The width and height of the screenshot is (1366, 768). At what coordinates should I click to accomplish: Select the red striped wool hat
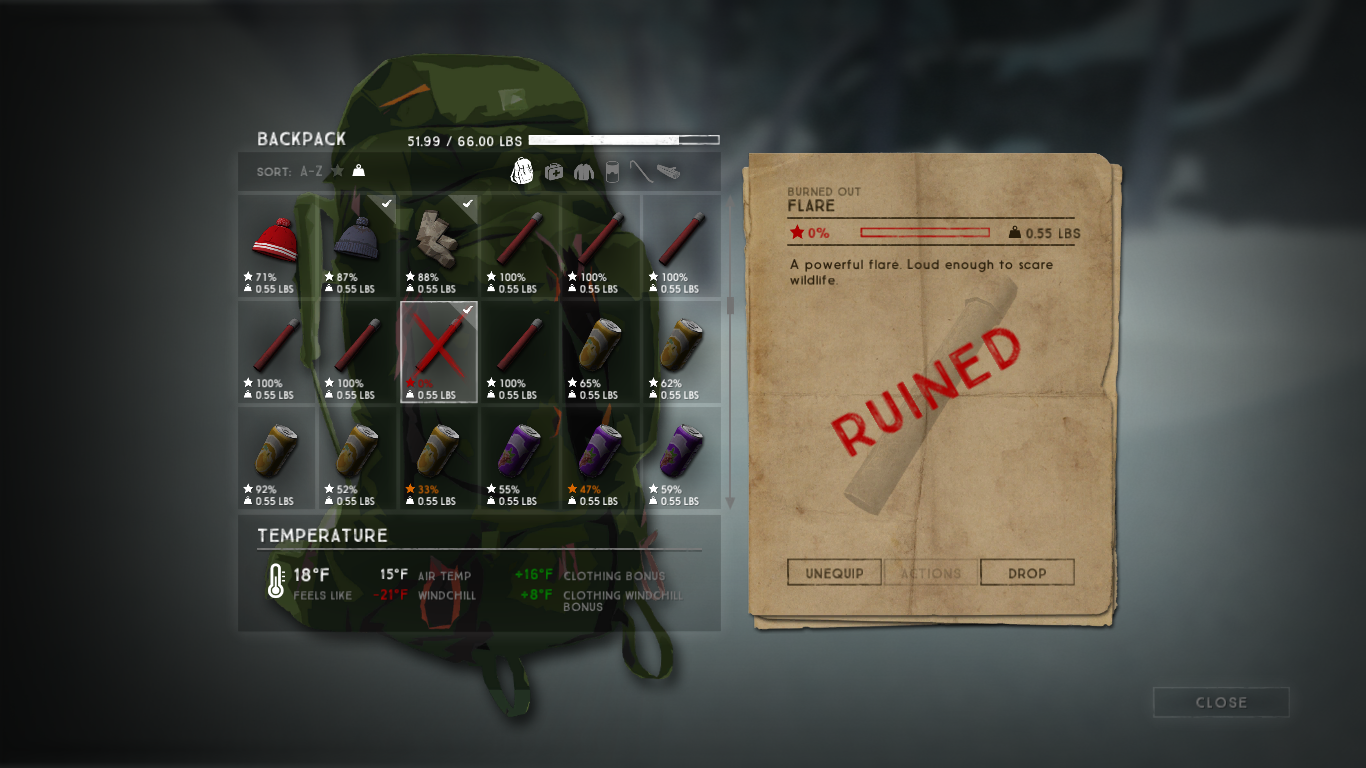277,244
